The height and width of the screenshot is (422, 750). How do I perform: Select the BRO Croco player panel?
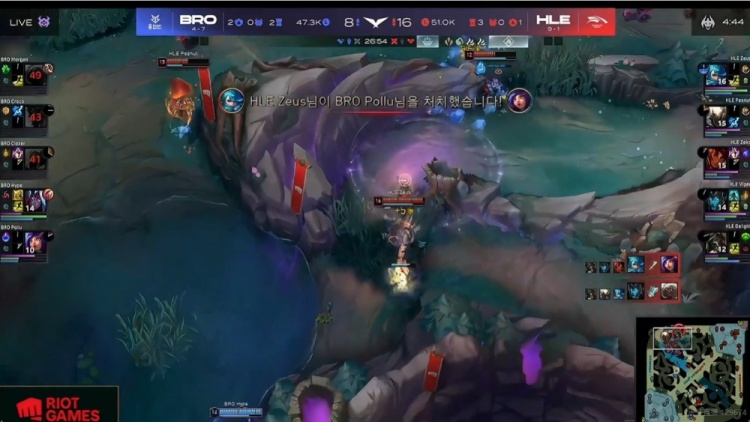[26, 119]
